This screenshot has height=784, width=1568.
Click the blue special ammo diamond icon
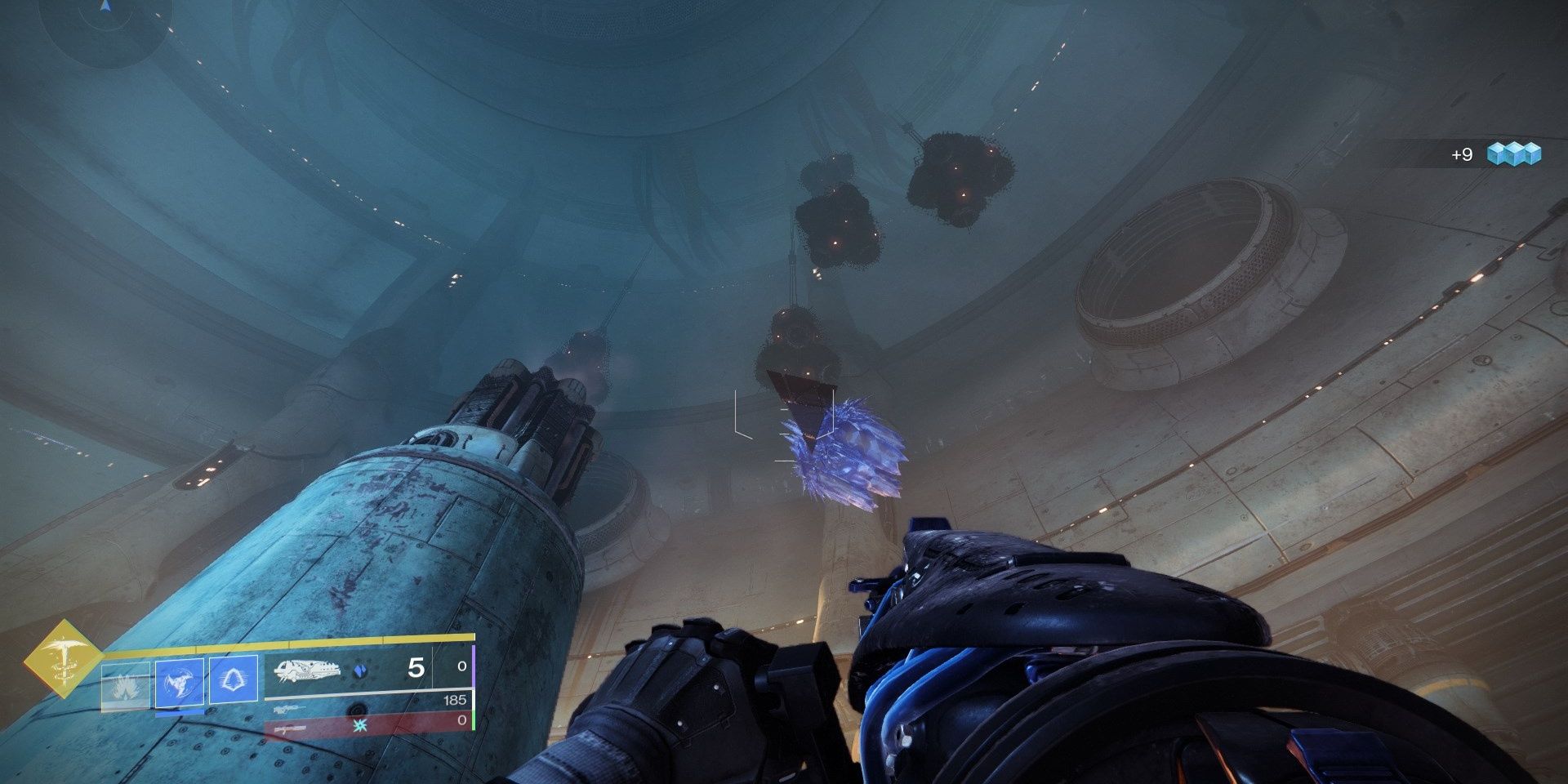[x=361, y=670]
